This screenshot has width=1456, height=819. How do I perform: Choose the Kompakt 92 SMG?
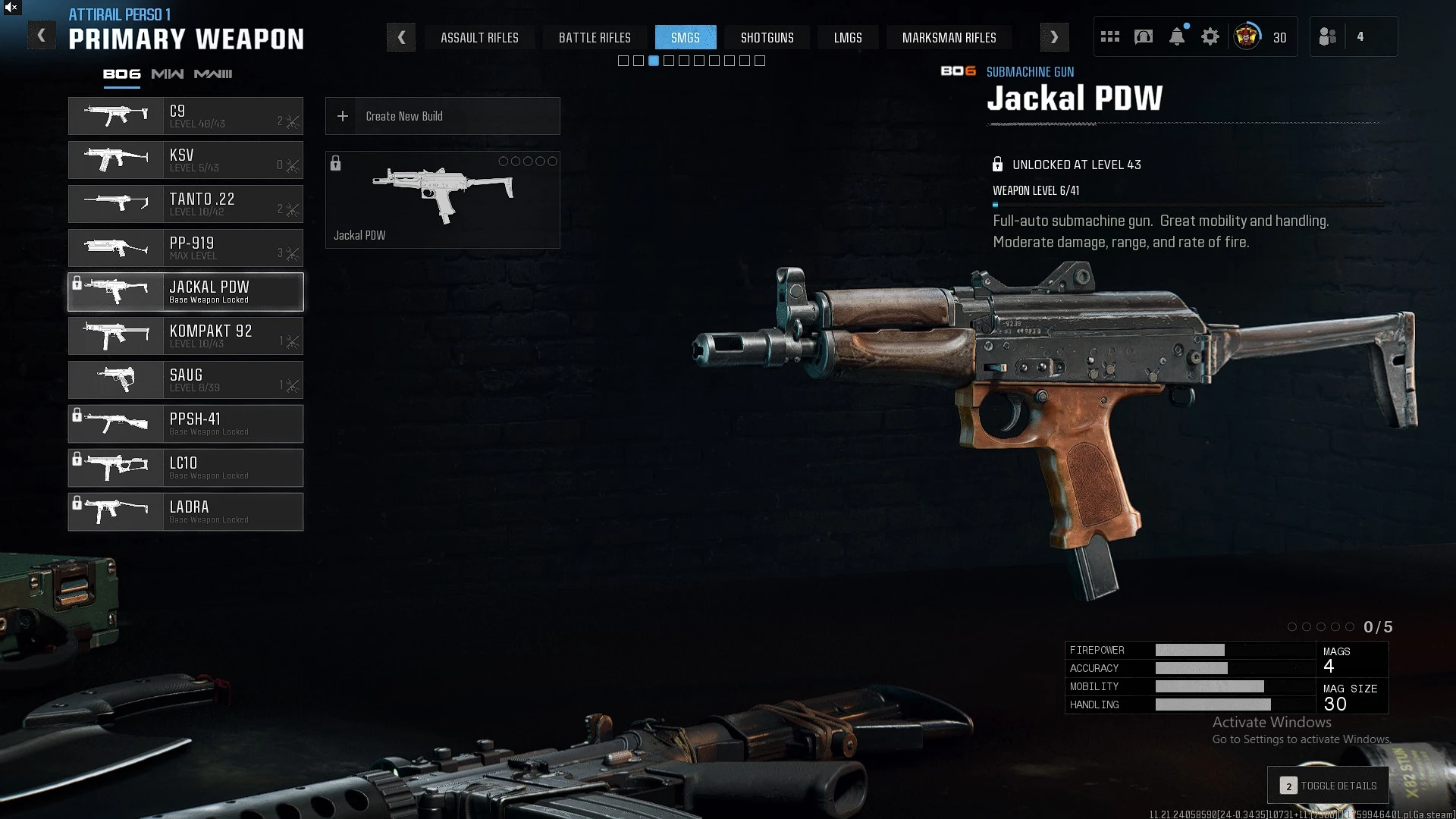coord(186,336)
